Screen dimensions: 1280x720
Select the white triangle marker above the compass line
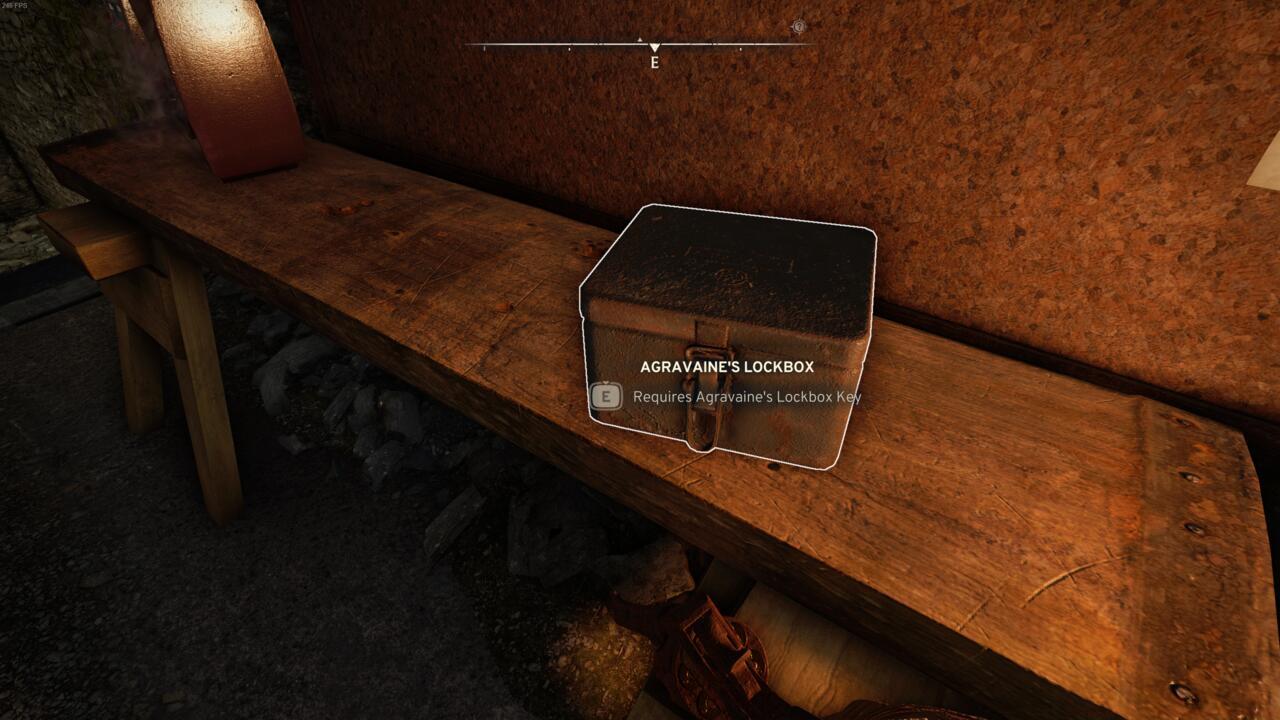point(639,38)
